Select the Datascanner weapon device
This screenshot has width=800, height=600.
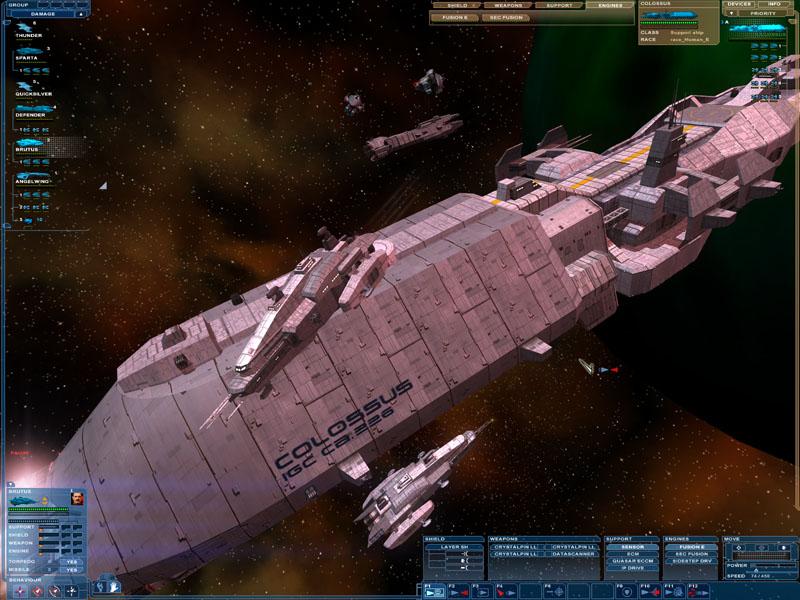(x=573, y=554)
